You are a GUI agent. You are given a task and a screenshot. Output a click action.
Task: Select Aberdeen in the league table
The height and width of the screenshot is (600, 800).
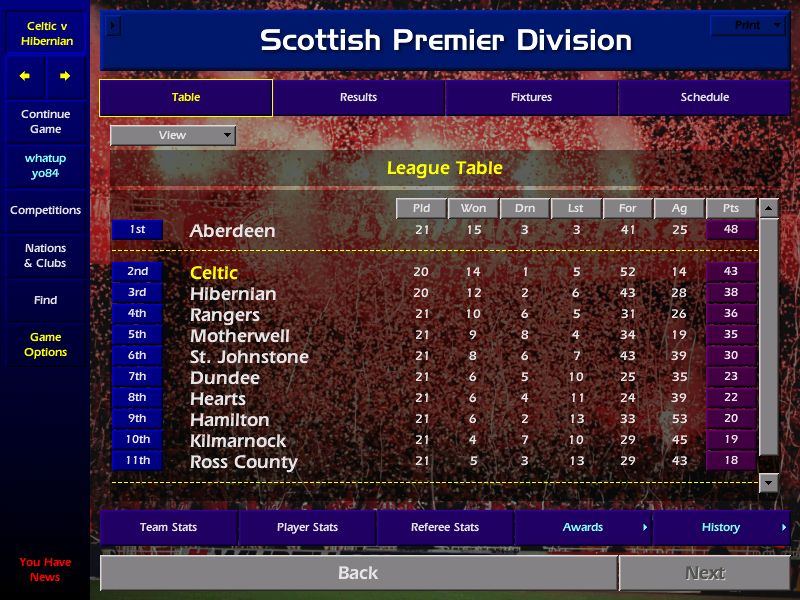tap(232, 230)
